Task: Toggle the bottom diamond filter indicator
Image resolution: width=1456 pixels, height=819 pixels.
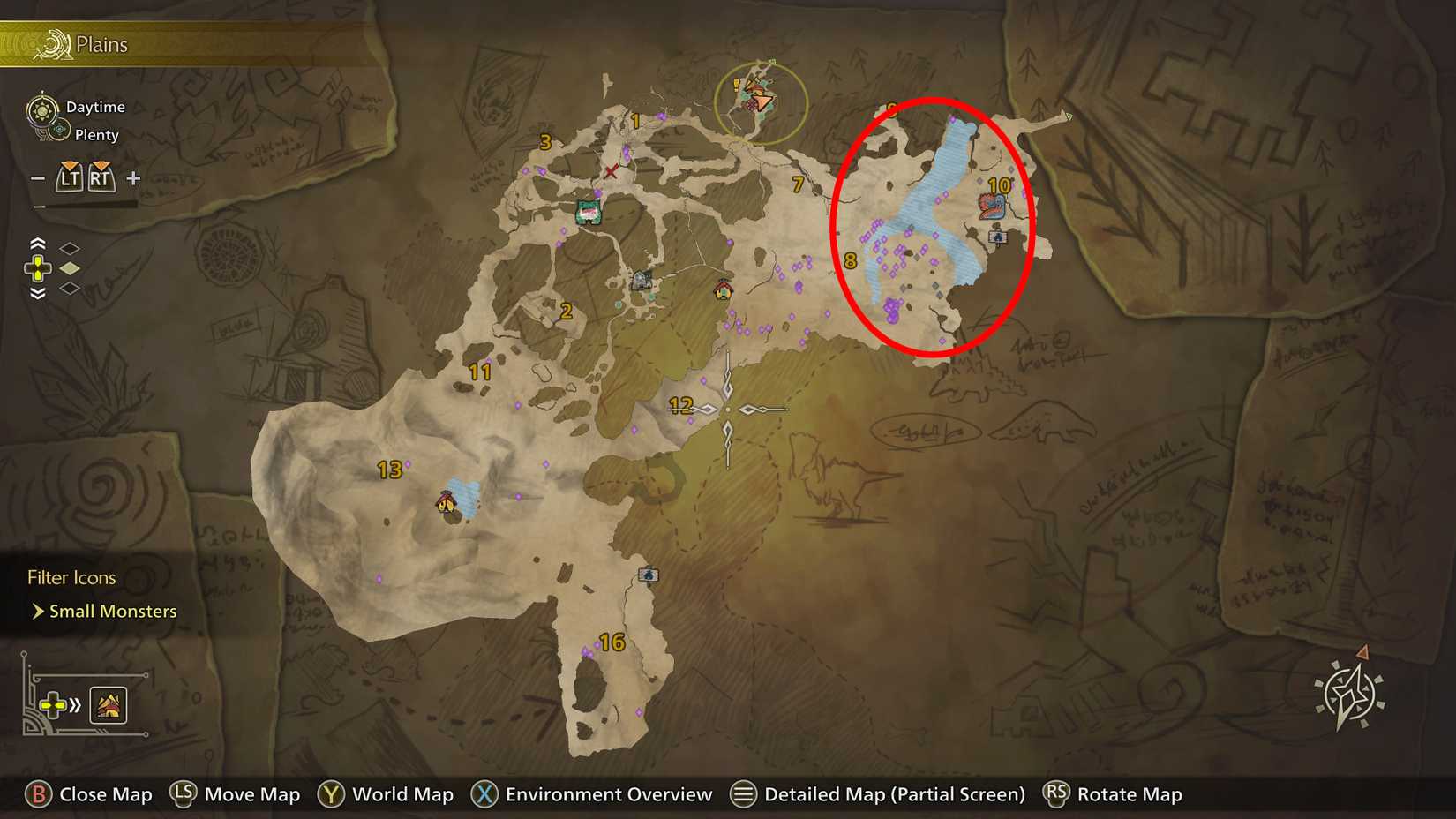Action: pos(69,289)
